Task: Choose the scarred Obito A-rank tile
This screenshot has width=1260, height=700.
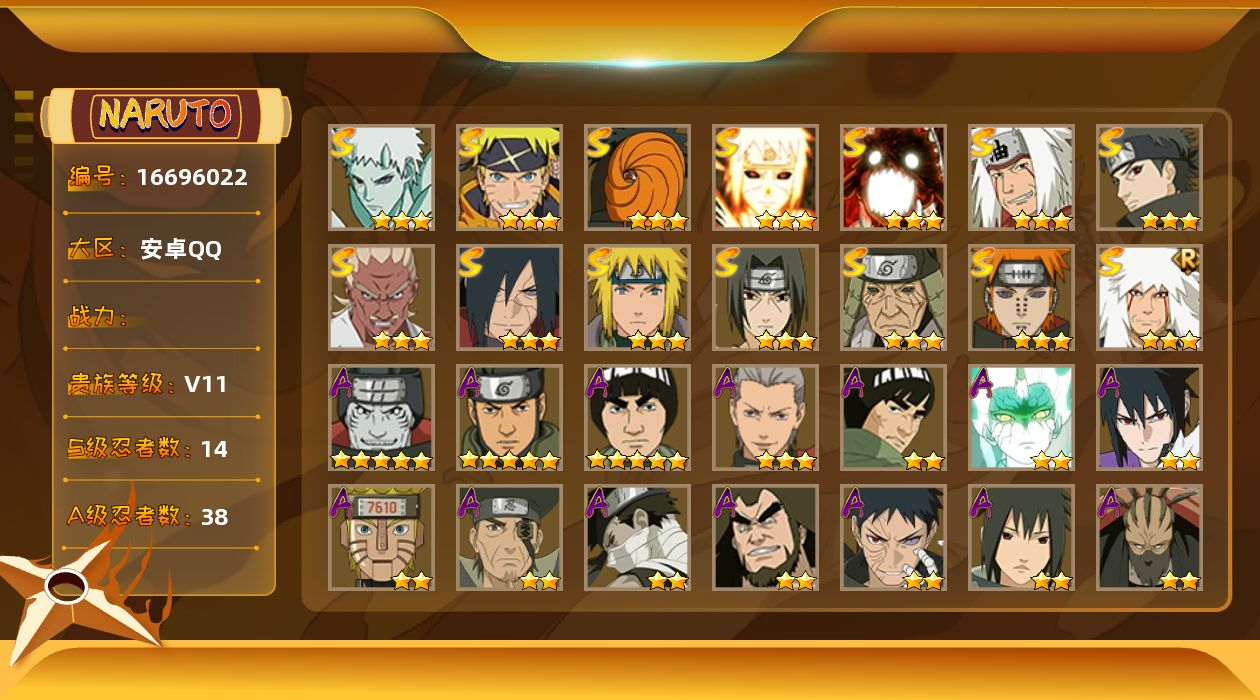Action: click(x=893, y=537)
